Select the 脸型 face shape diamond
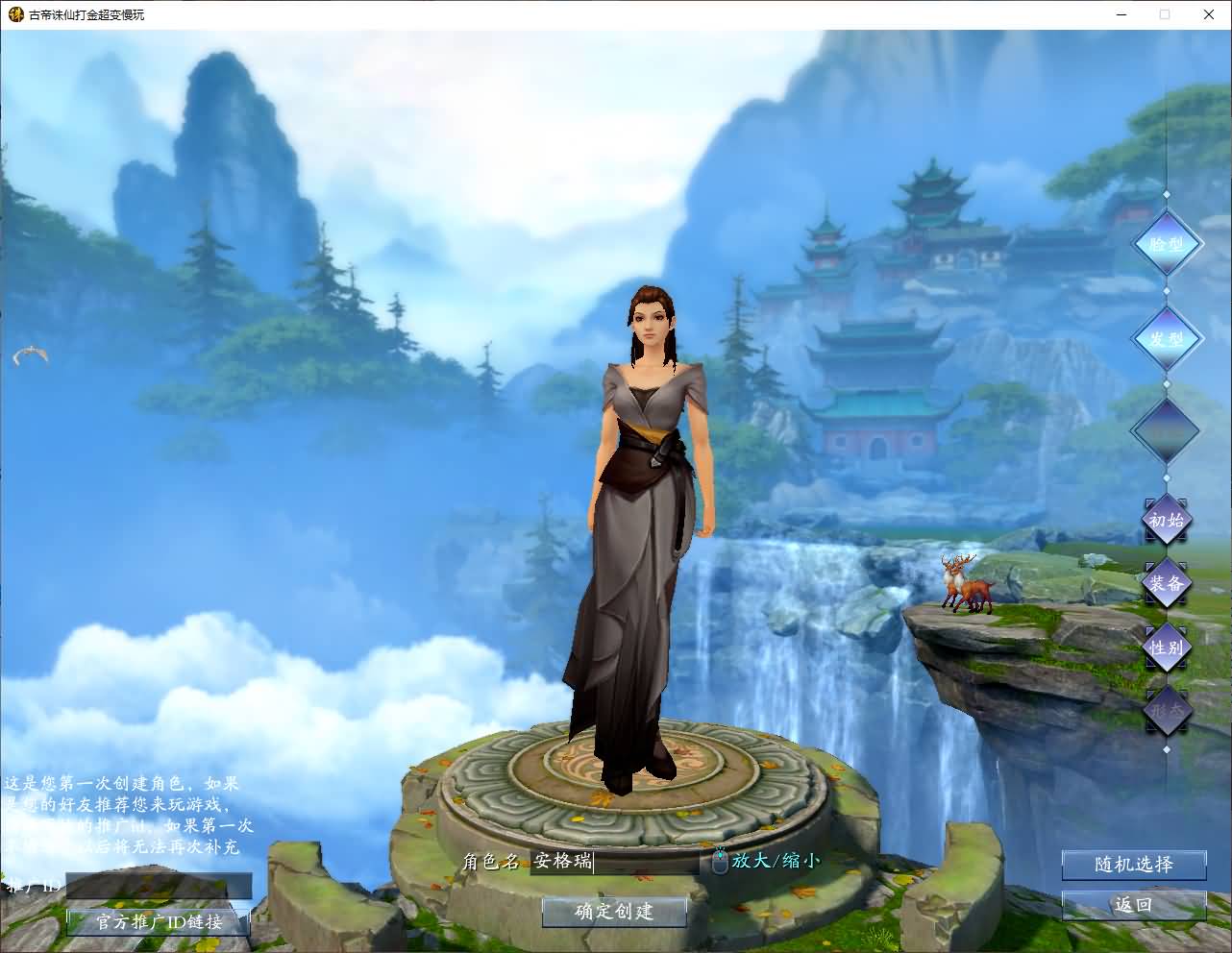 (1167, 243)
